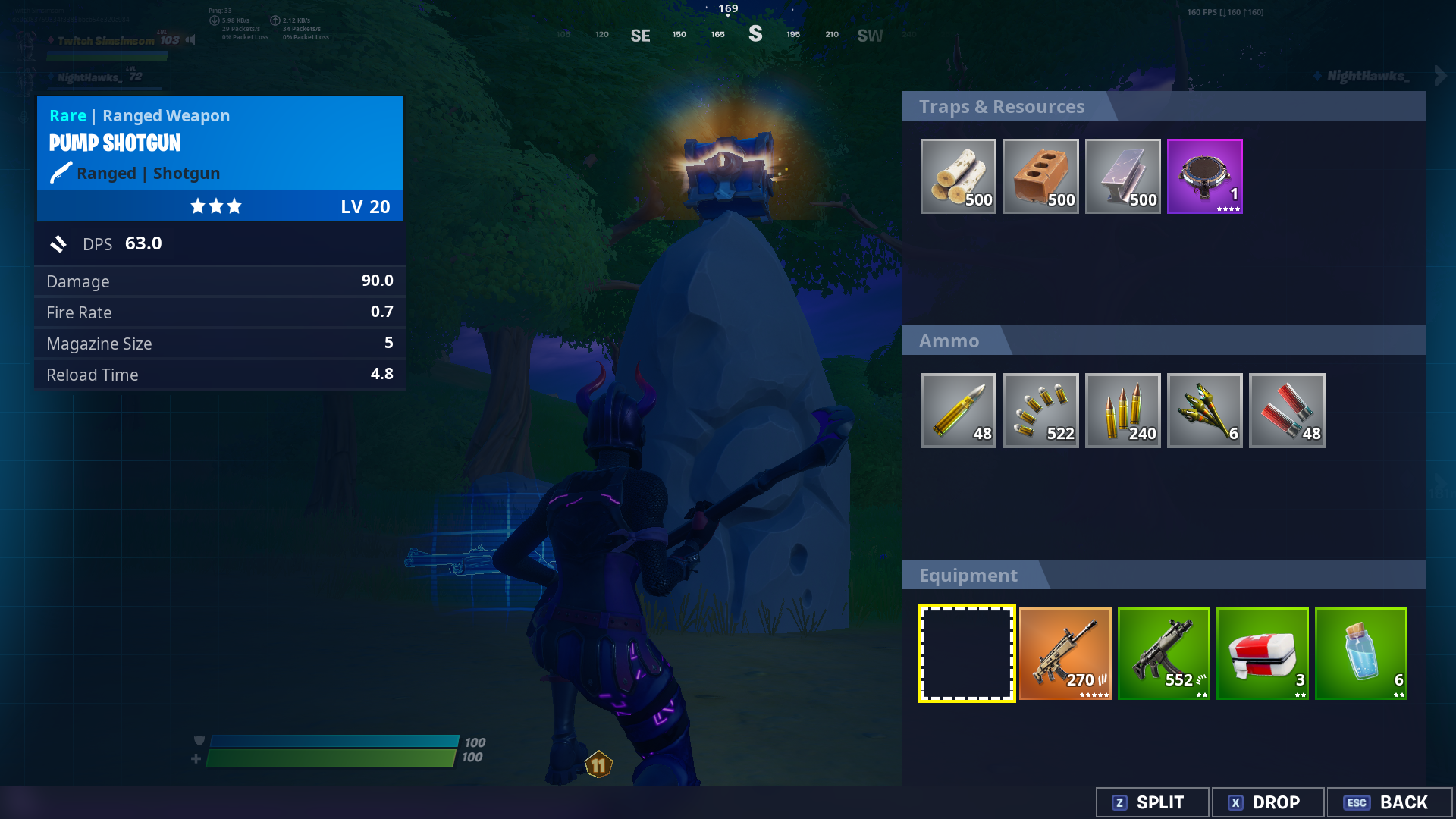1456x819 pixels.
Task: Select the legendary assault rifle slot
Action: click(x=1065, y=654)
